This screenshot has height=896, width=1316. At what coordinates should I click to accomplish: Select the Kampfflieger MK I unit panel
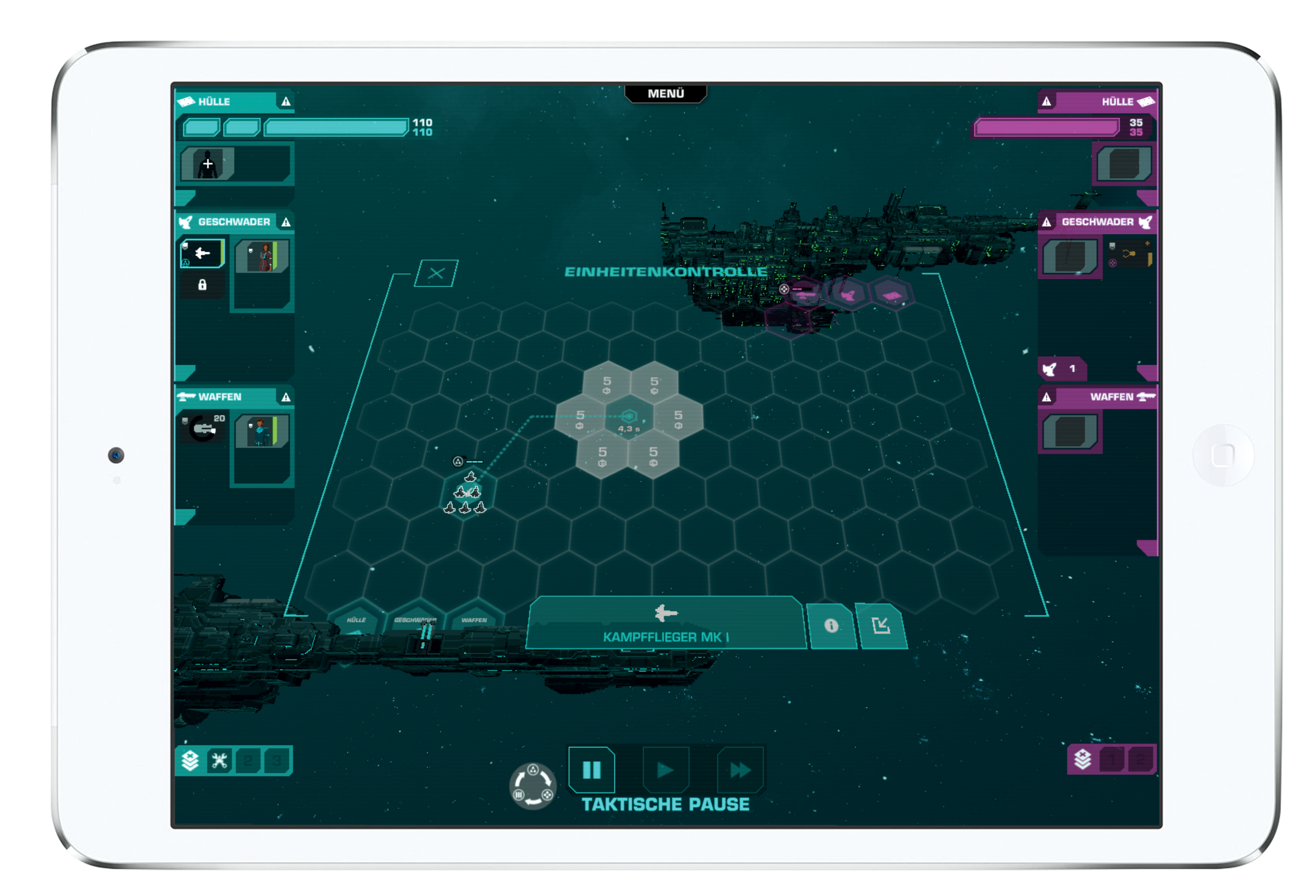pyautogui.click(x=665, y=623)
